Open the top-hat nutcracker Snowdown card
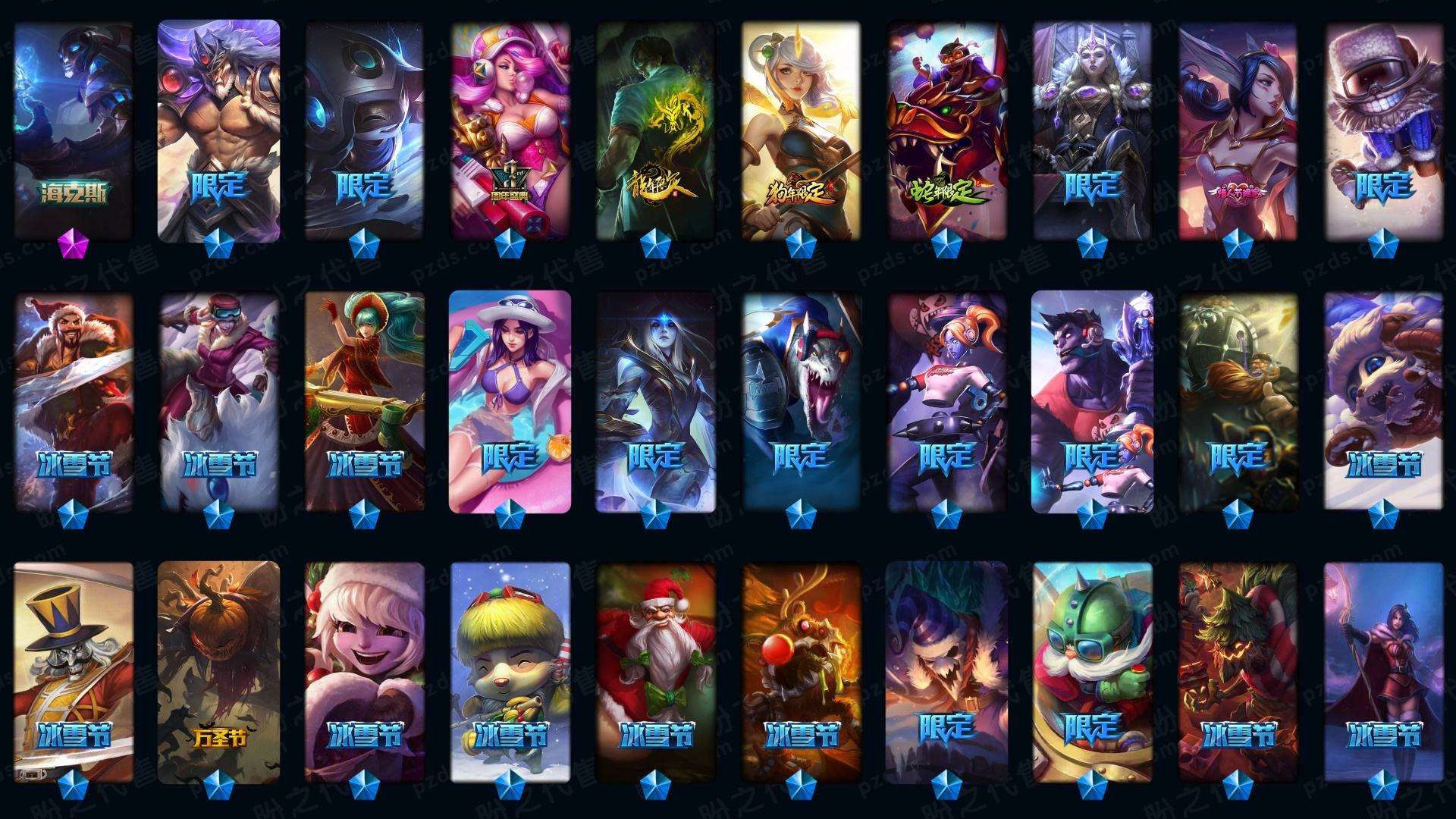This screenshot has width=1456, height=819. 74,671
